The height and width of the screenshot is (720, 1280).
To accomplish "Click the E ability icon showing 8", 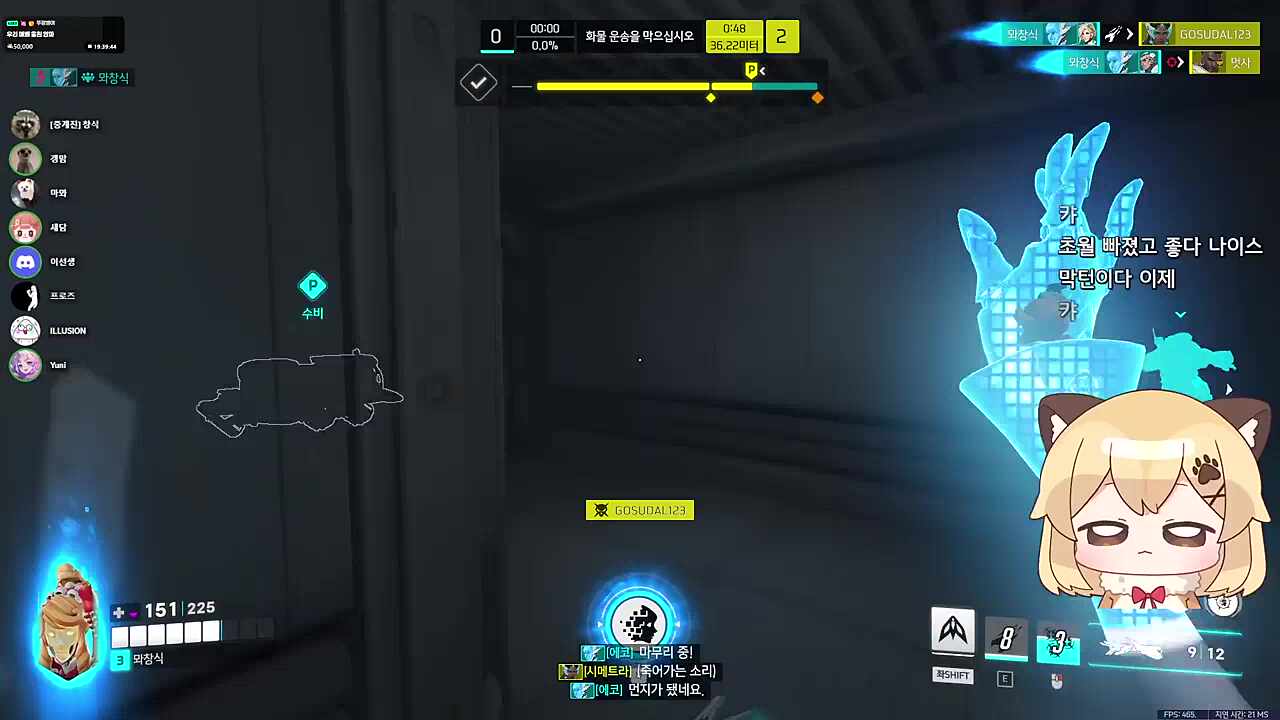I will pyautogui.click(x=1005, y=638).
